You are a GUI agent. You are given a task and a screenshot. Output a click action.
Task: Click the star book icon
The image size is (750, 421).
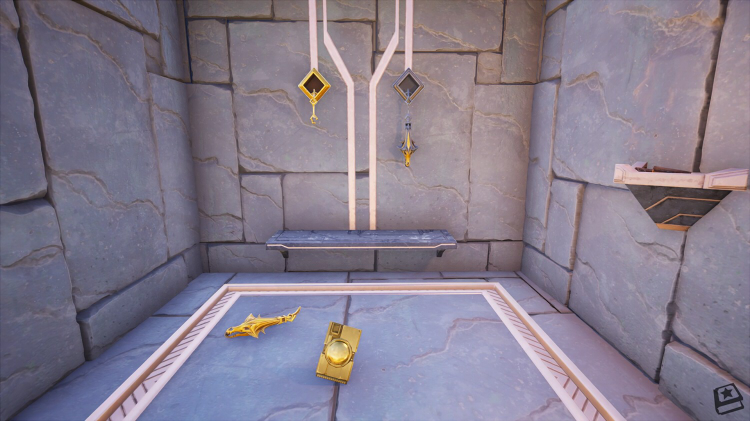tap(726, 397)
